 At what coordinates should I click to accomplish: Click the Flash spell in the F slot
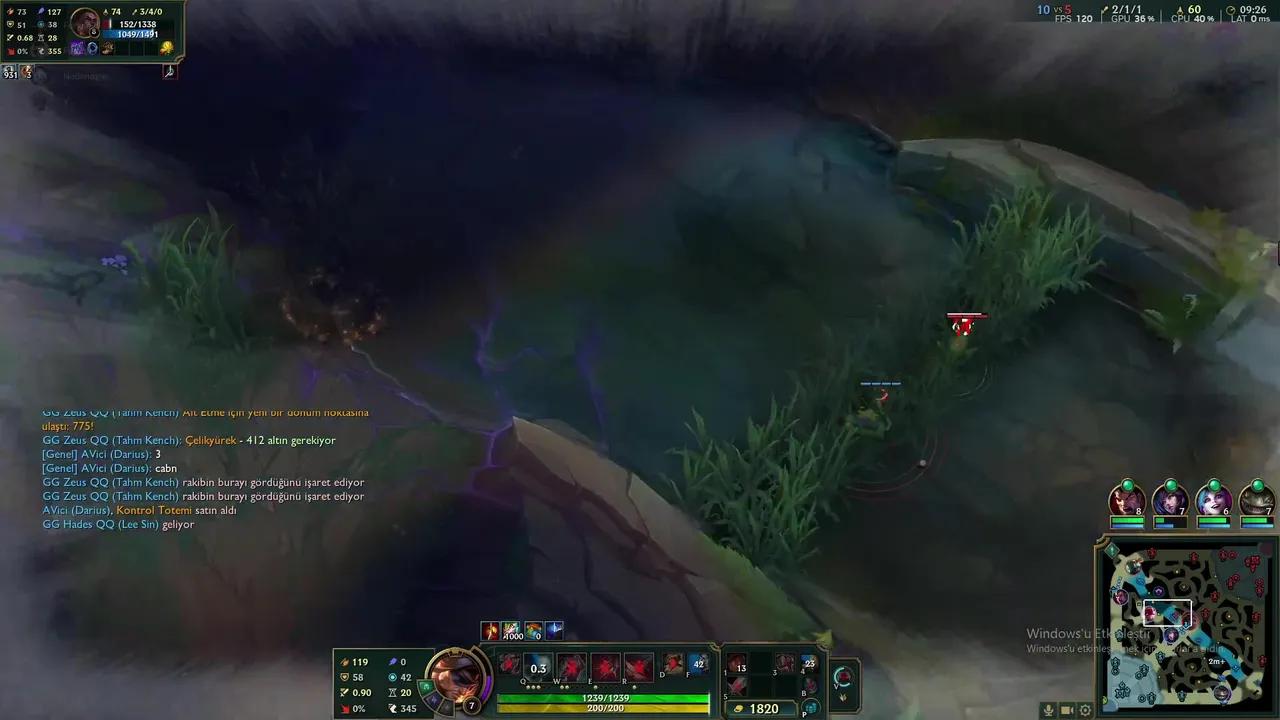696,663
